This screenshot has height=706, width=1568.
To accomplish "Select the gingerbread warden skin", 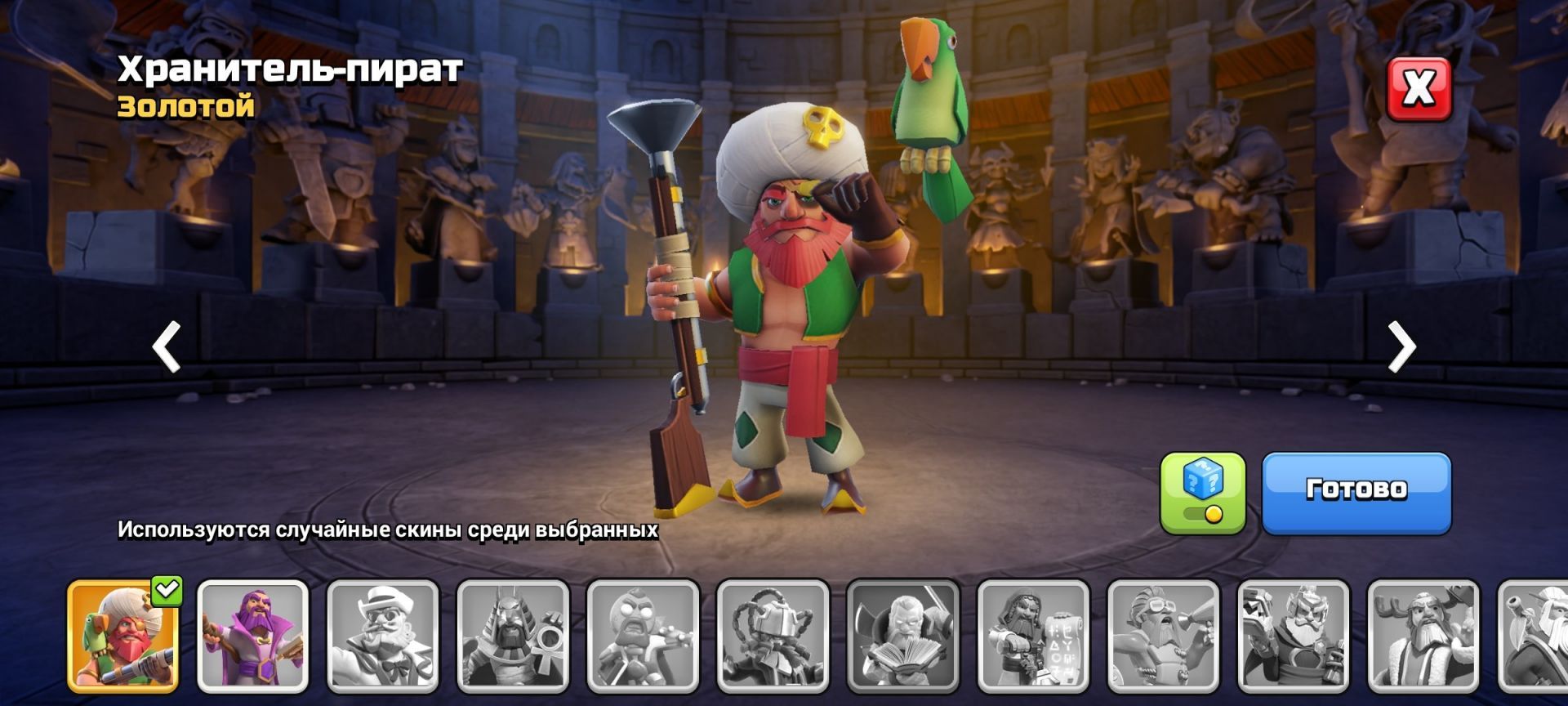I will click(643, 636).
